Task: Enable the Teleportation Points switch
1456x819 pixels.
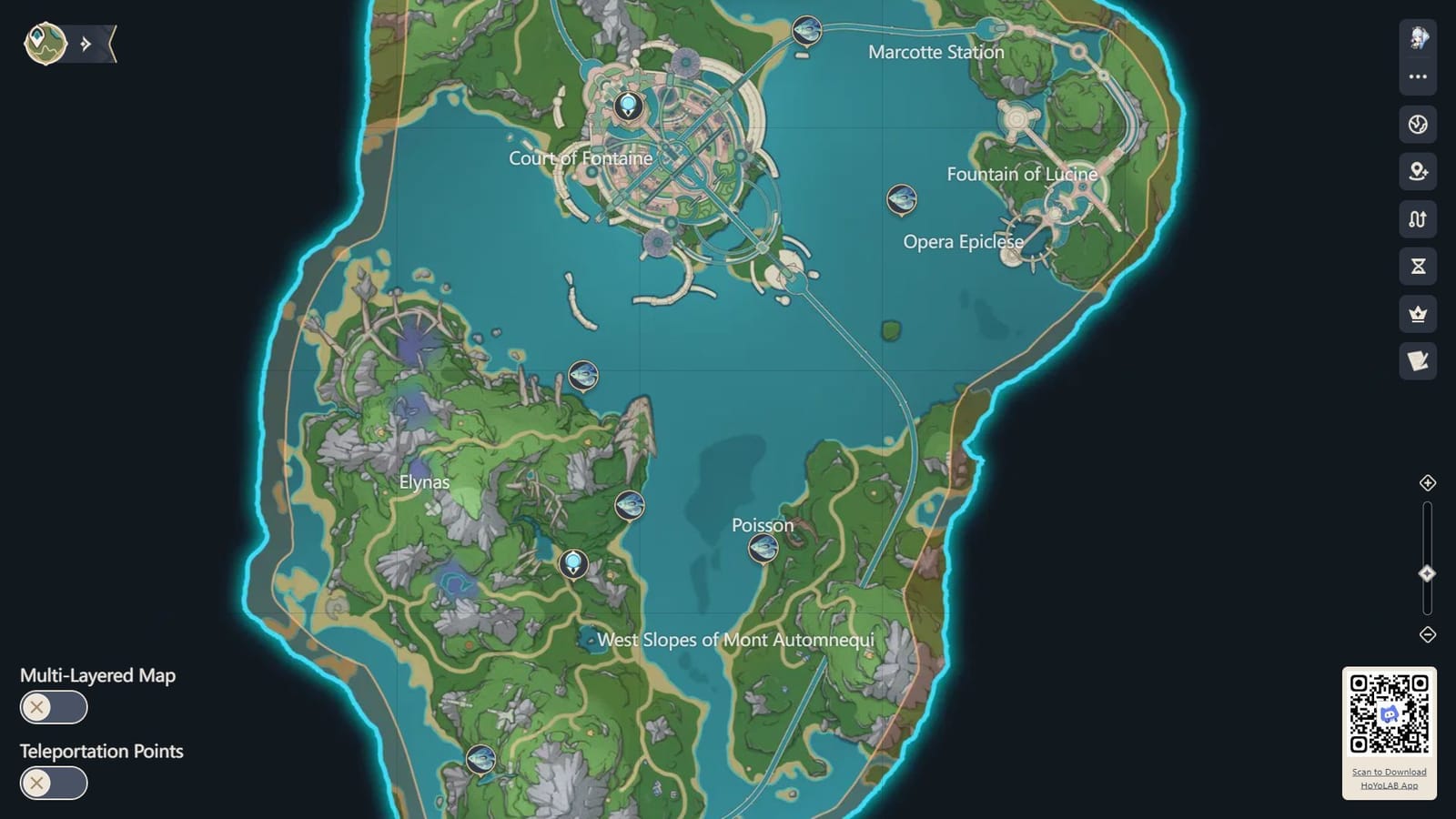Action: [53, 783]
